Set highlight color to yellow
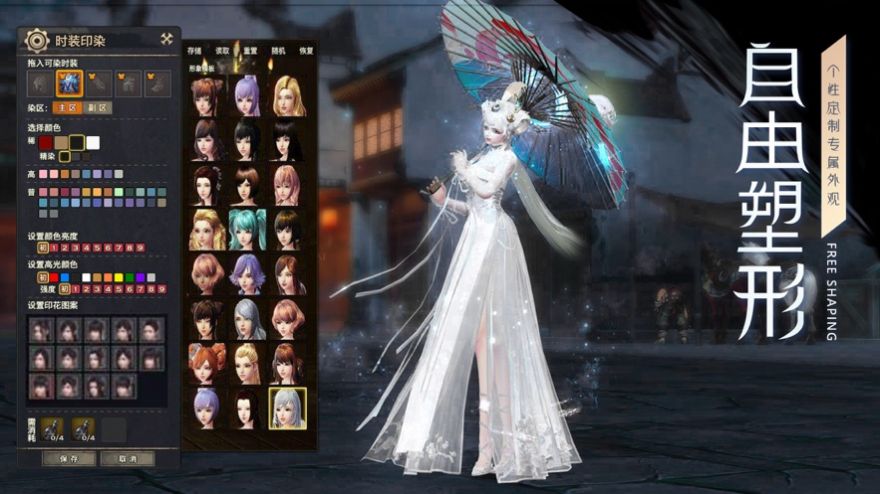 click(119, 277)
